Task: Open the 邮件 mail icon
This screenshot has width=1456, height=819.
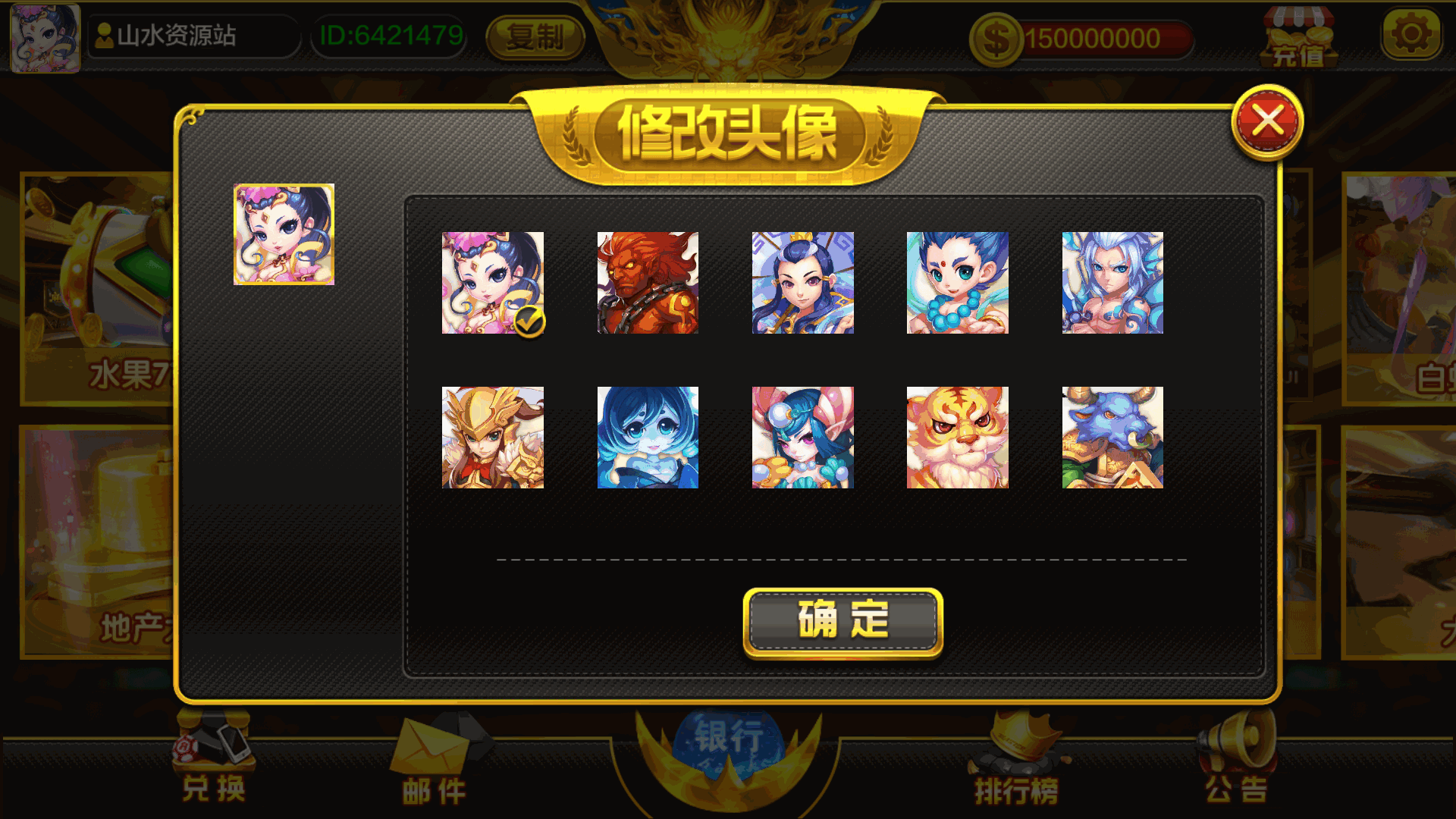Action: (432, 758)
